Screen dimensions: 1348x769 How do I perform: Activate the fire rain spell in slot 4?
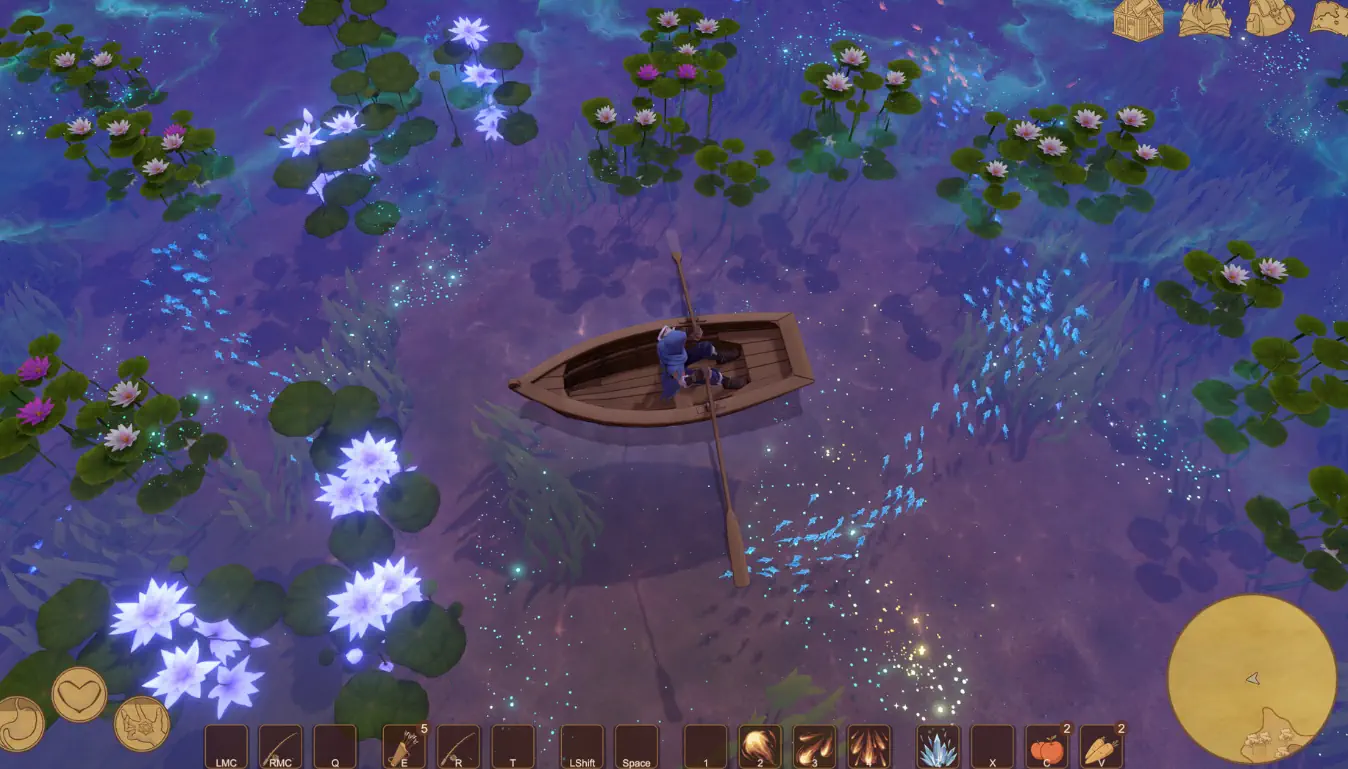[868, 746]
